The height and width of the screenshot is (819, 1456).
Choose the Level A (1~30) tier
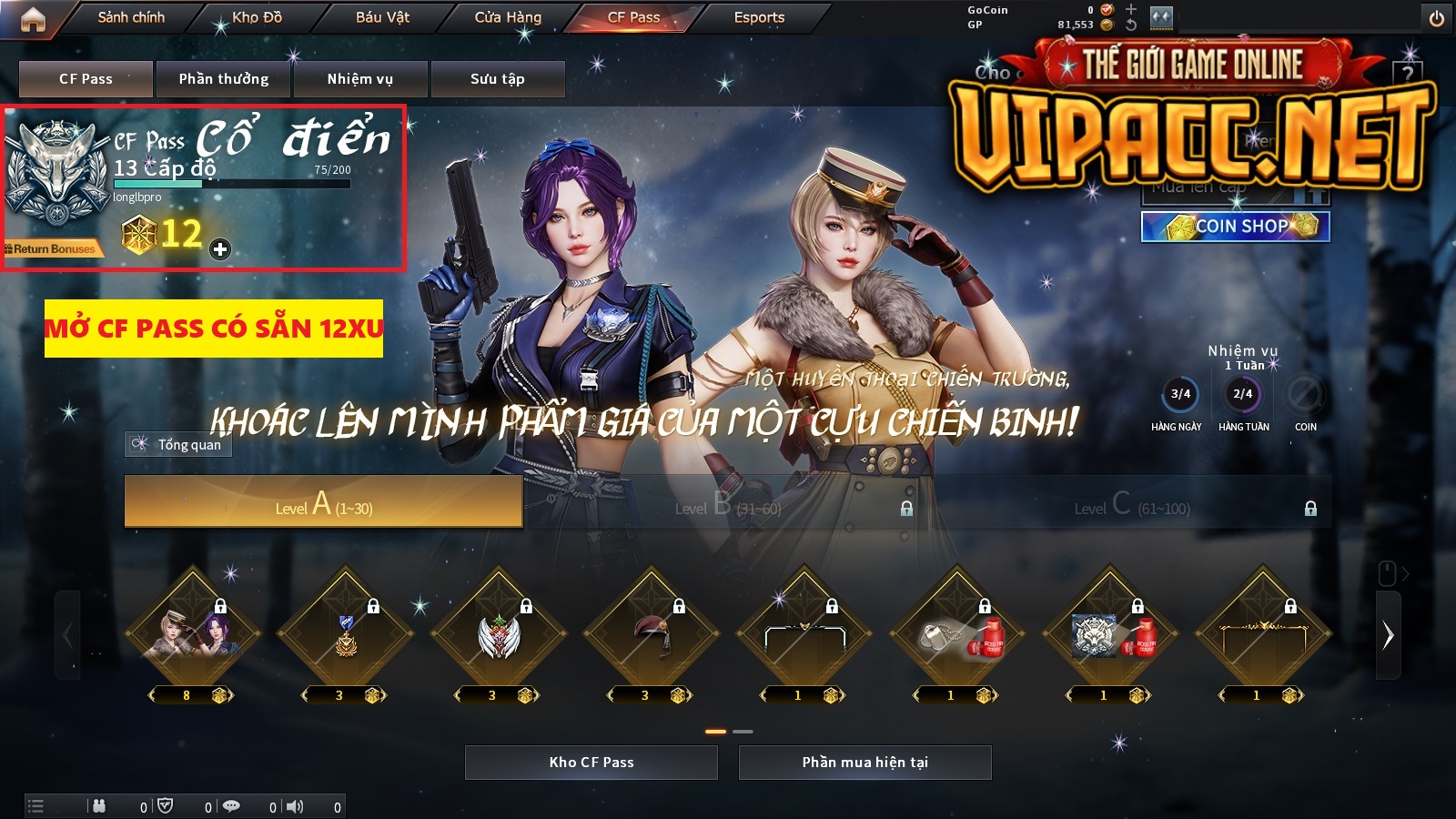click(x=323, y=501)
